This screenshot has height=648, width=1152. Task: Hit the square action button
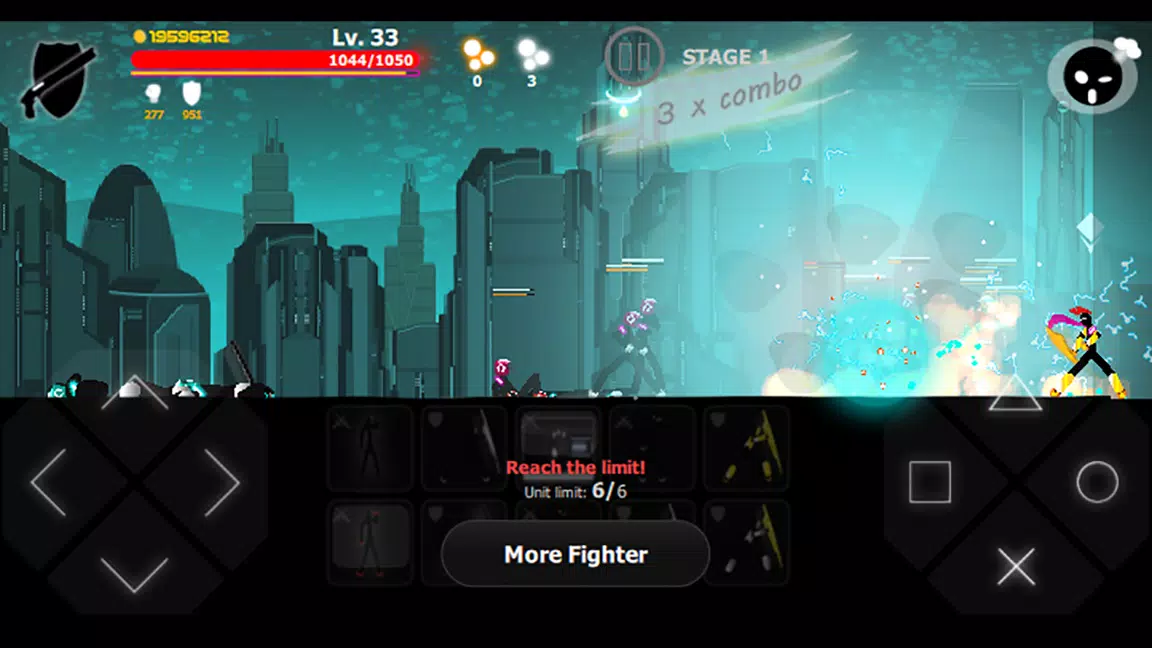click(x=930, y=482)
